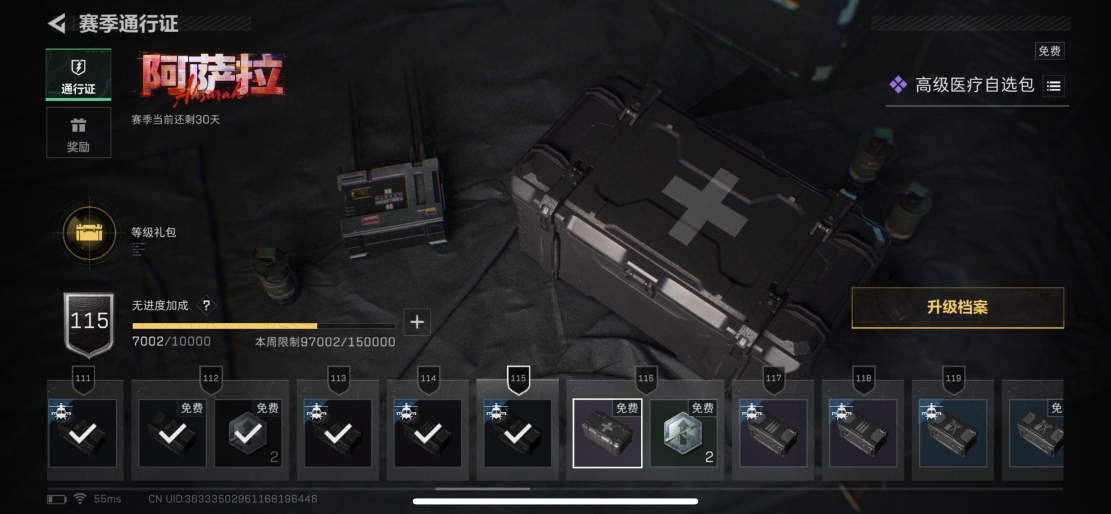View the claimed level 115 reward
The height and width of the screenshot is (514, 1111).
point(517,434)
